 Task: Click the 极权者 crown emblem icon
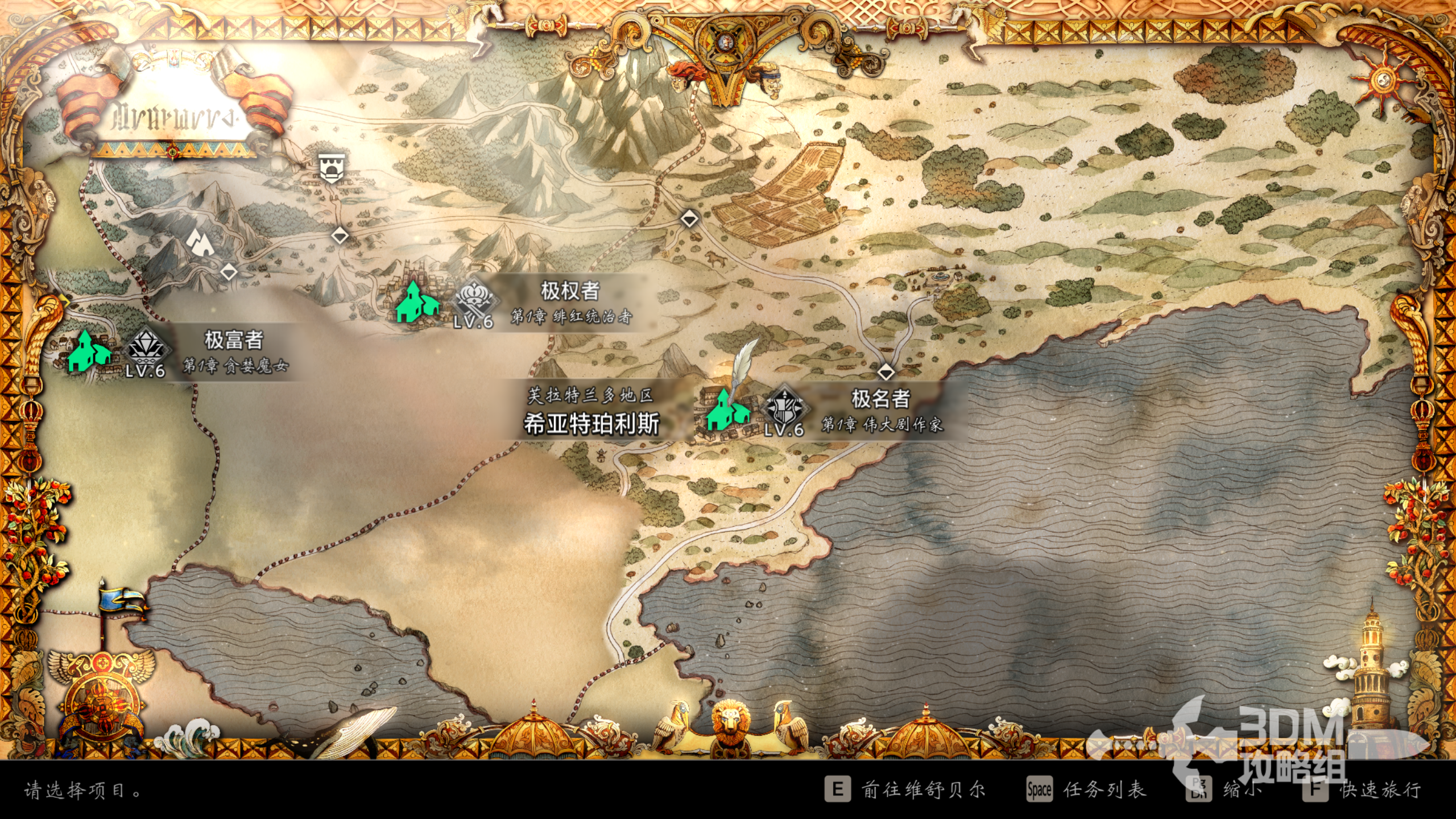[x=474, y=298]
